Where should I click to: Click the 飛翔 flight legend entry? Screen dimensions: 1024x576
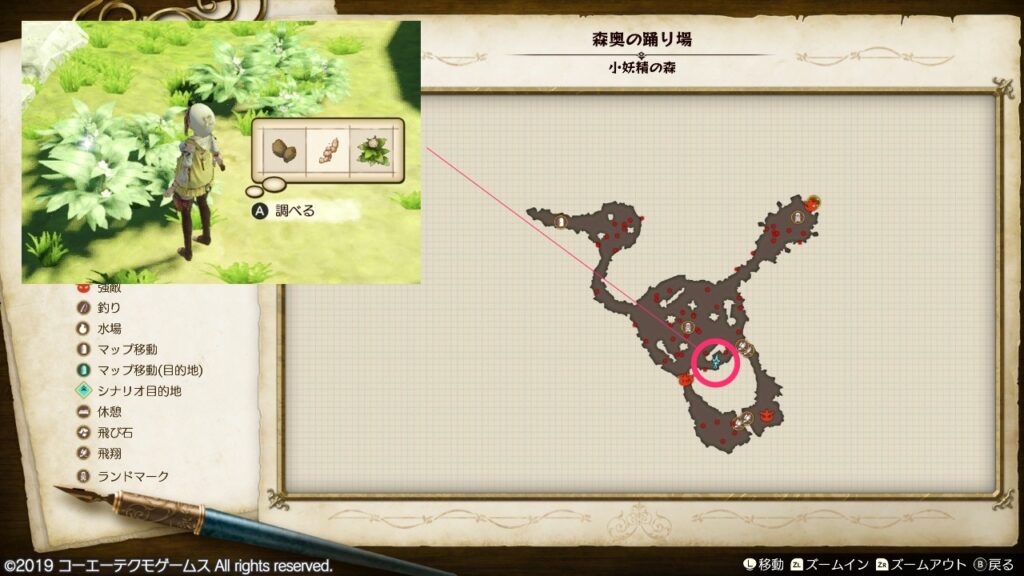110,453
